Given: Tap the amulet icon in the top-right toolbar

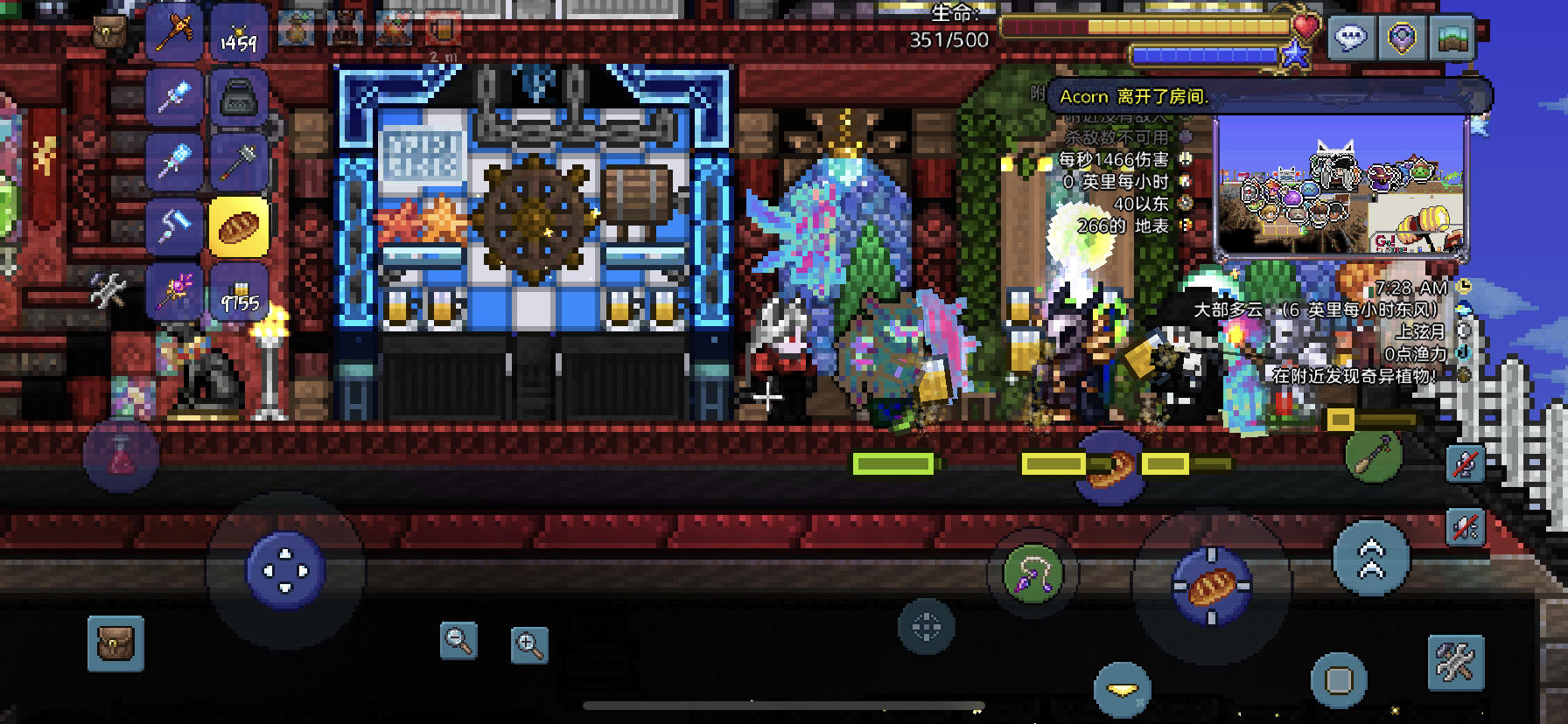Looking at the screenshot, I should (1403, 38).
